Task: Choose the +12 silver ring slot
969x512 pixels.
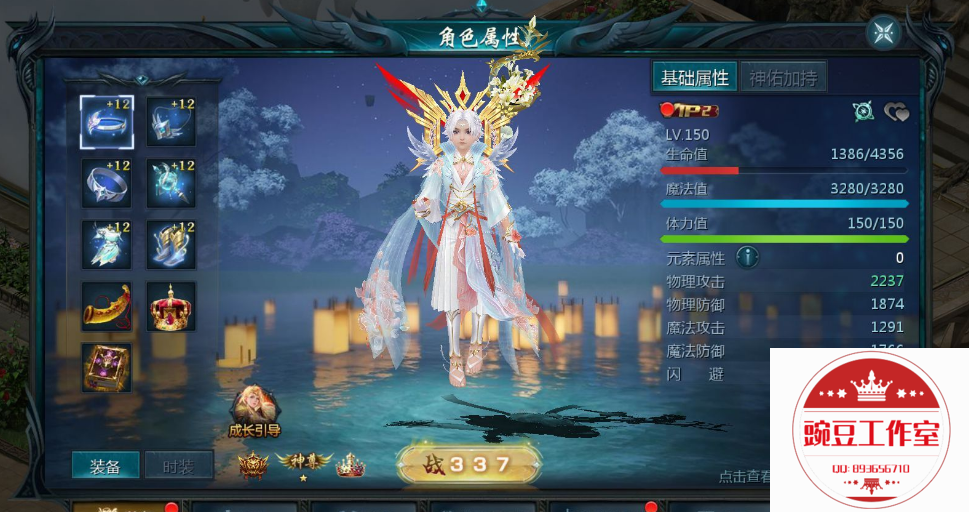Action: pyautogui.click(x=107, y=183)
